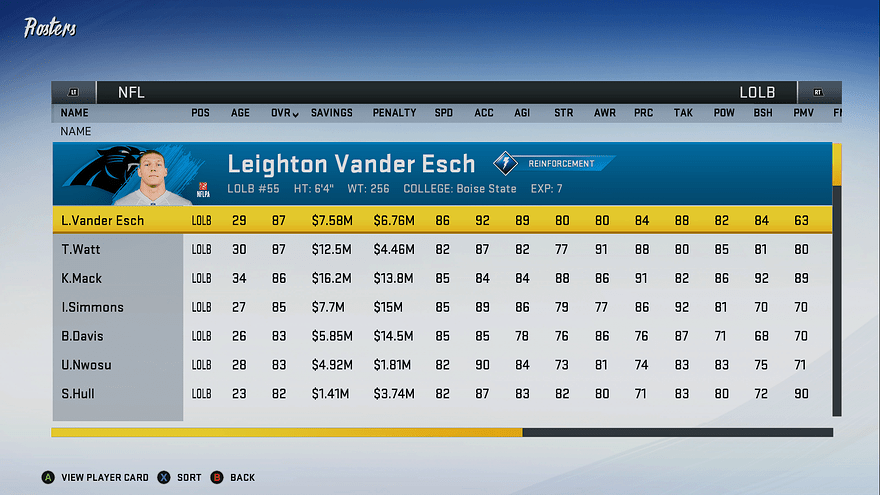Sort roster by the AWR column
The image size is (880, 495).
[604, 113]
